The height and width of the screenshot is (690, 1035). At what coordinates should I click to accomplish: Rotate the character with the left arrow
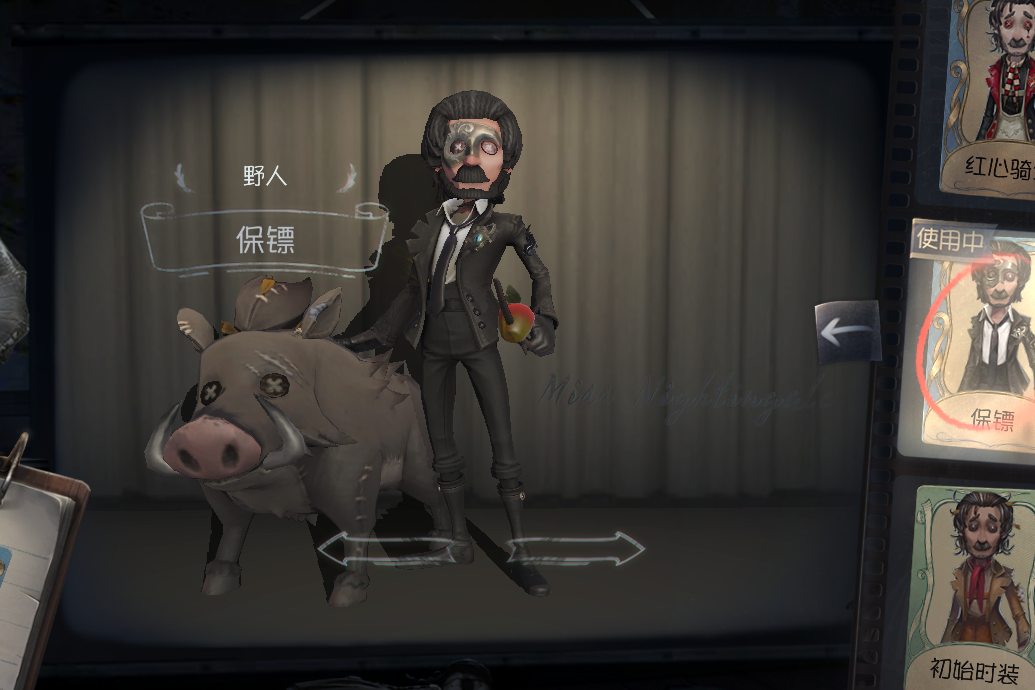(x=374, y=548)
